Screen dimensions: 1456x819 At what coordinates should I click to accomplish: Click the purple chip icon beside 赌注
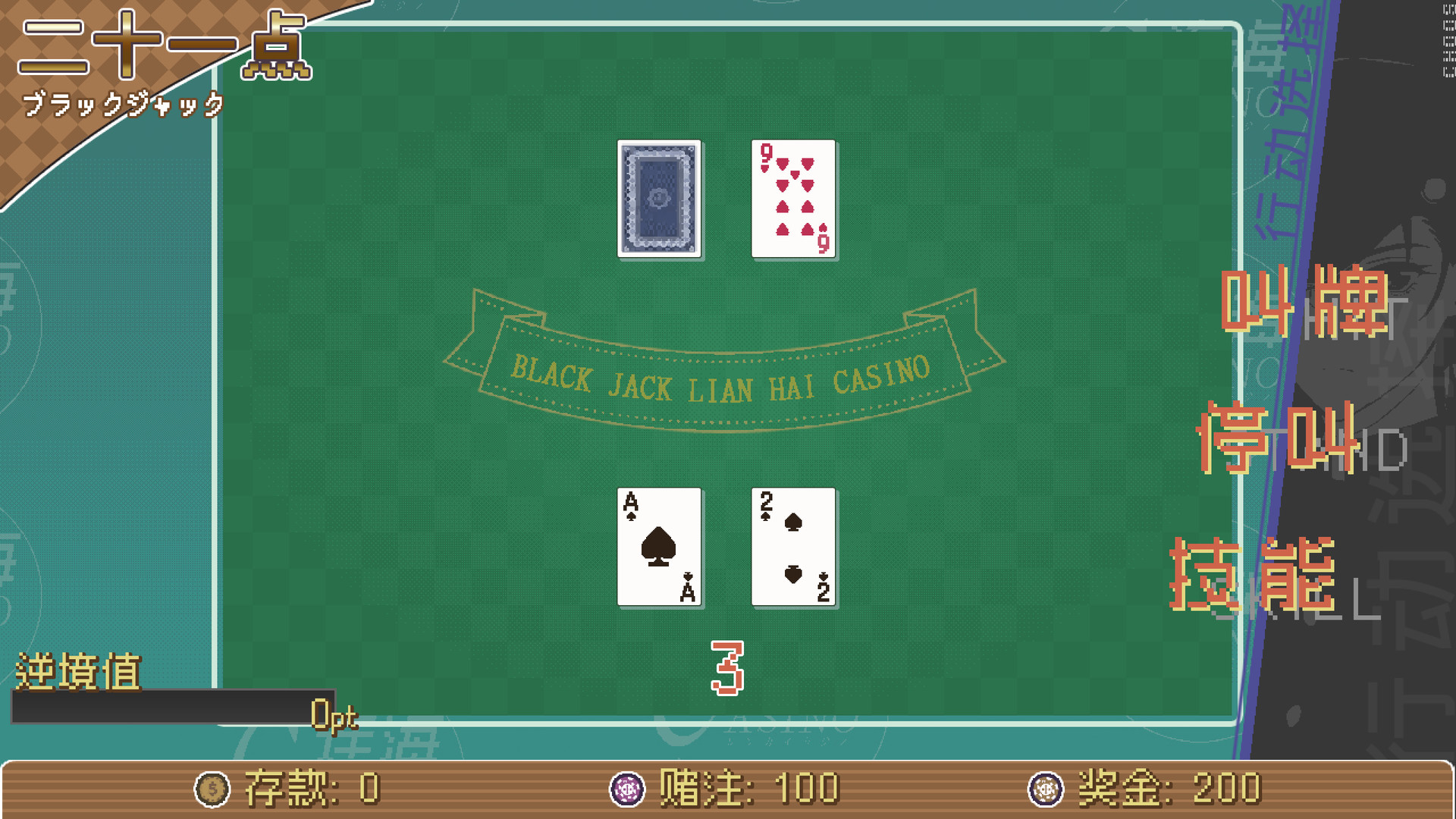[628, 789]
